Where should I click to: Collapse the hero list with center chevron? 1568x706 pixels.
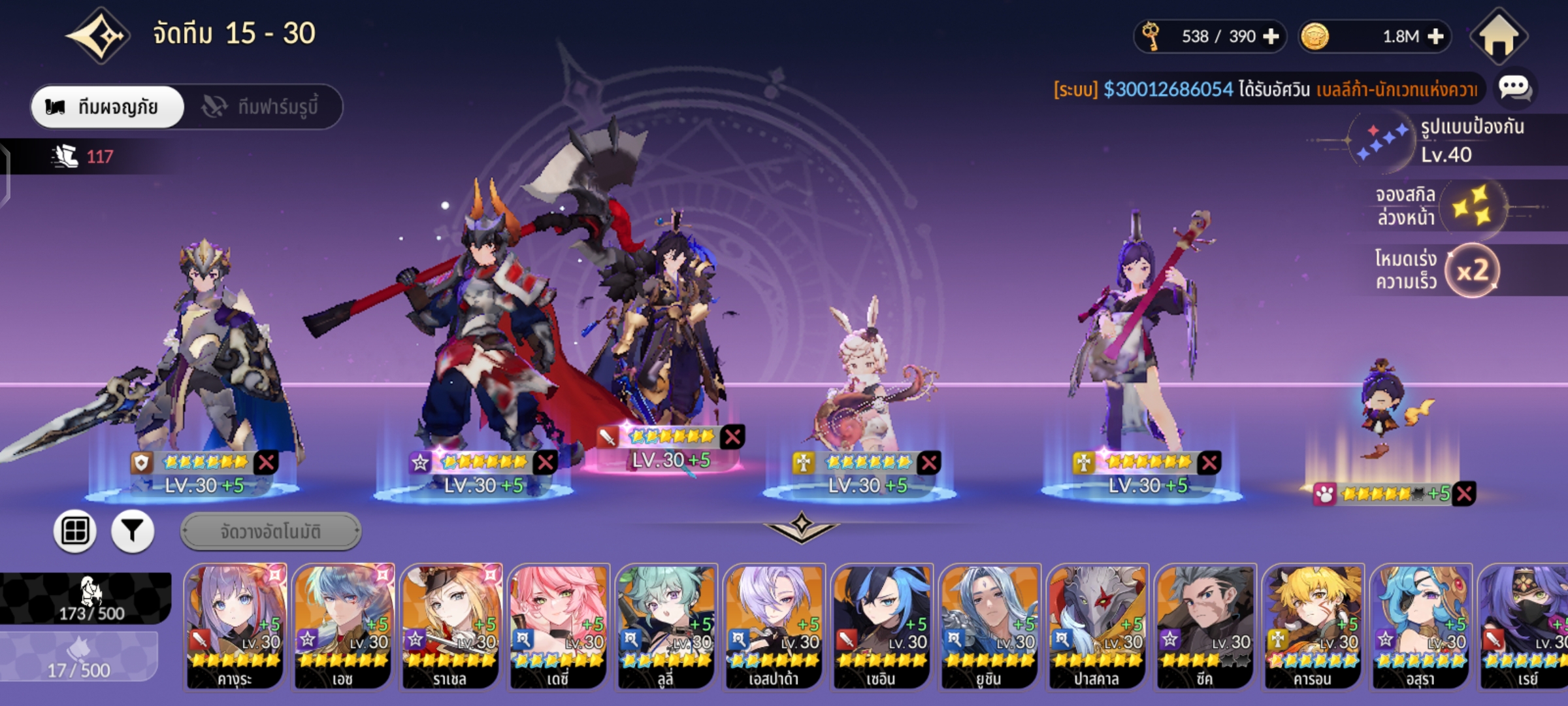[802, 527]
